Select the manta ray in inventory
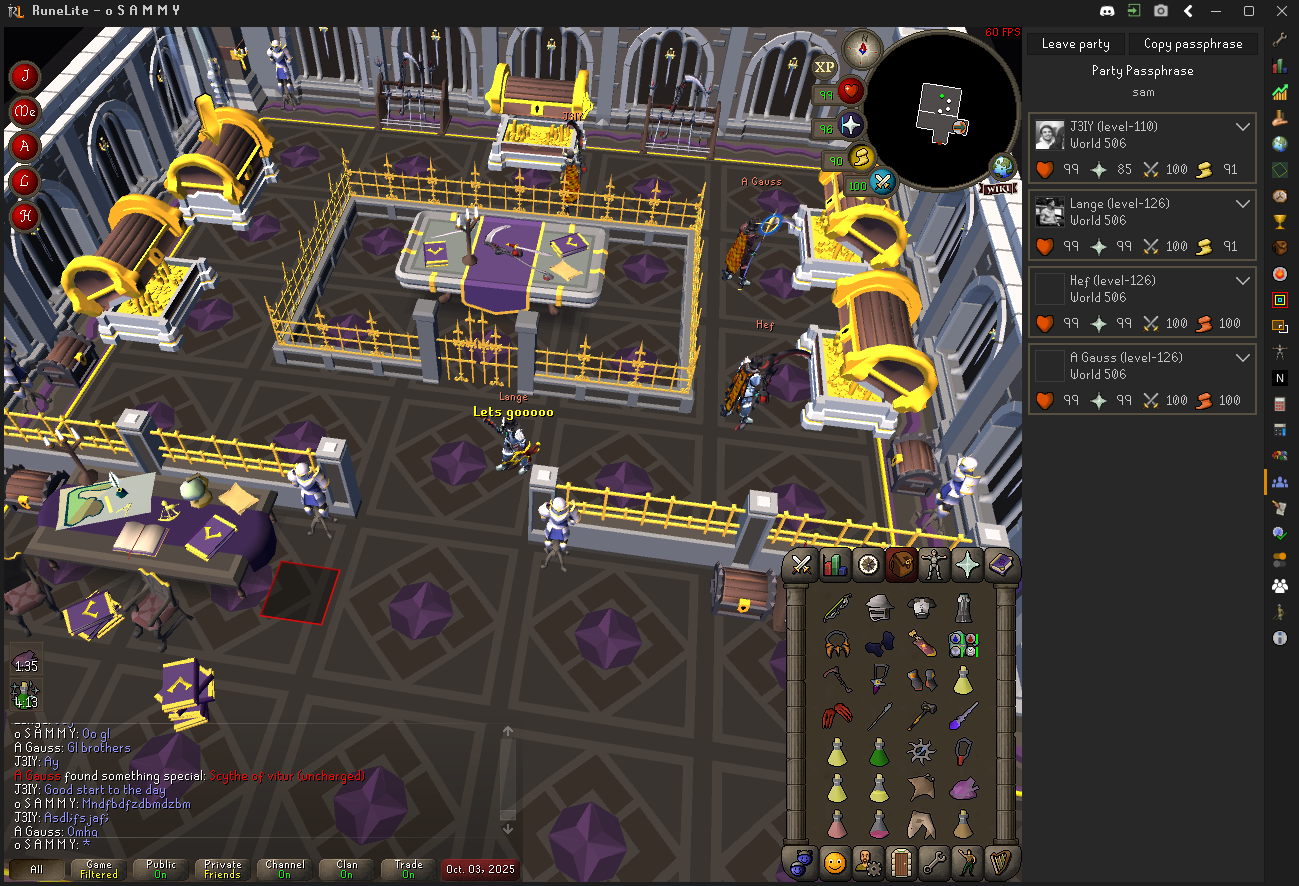This screenshot has width=1299, height=886. coord(921,789)
